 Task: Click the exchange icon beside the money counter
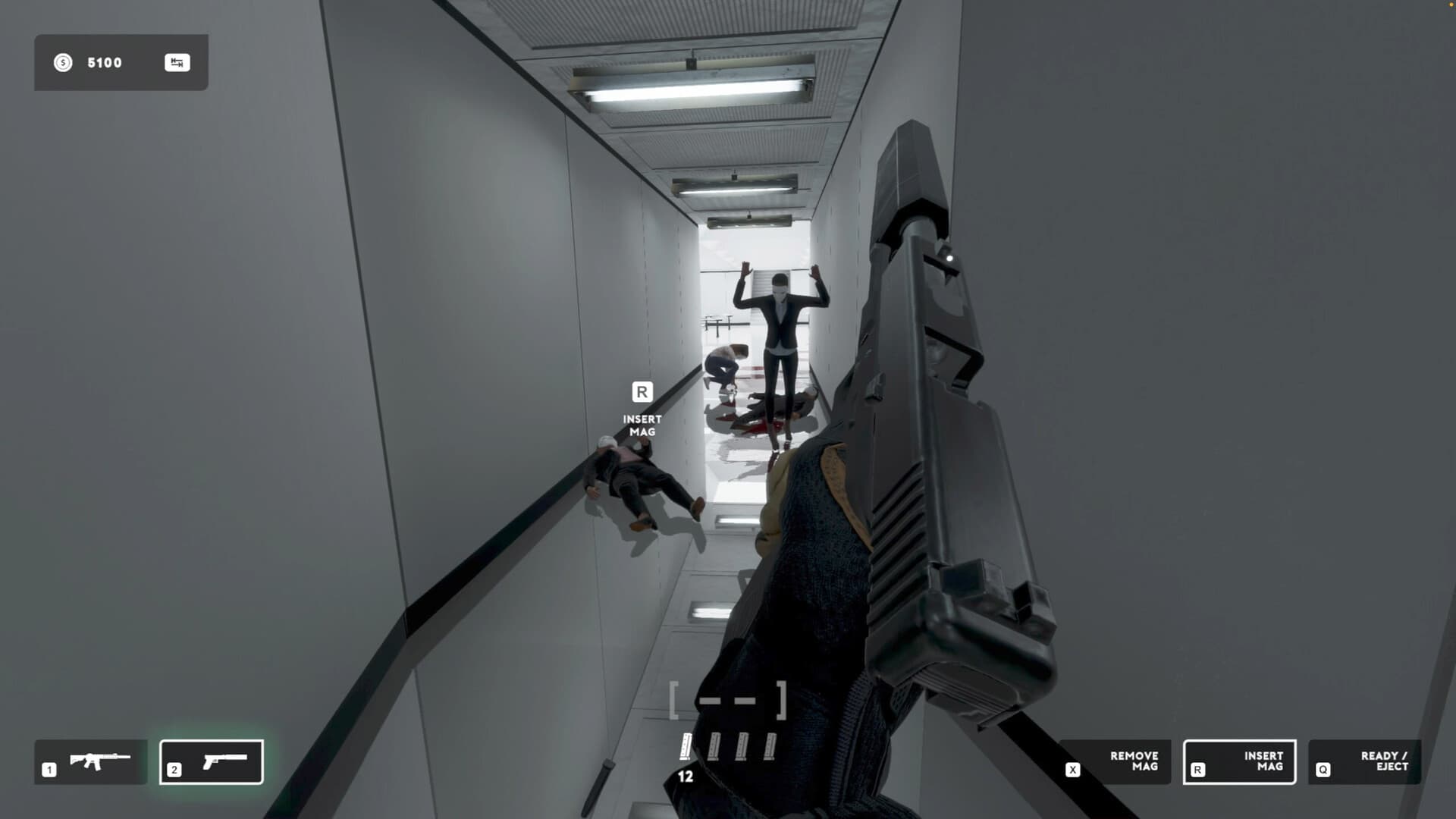177,62
